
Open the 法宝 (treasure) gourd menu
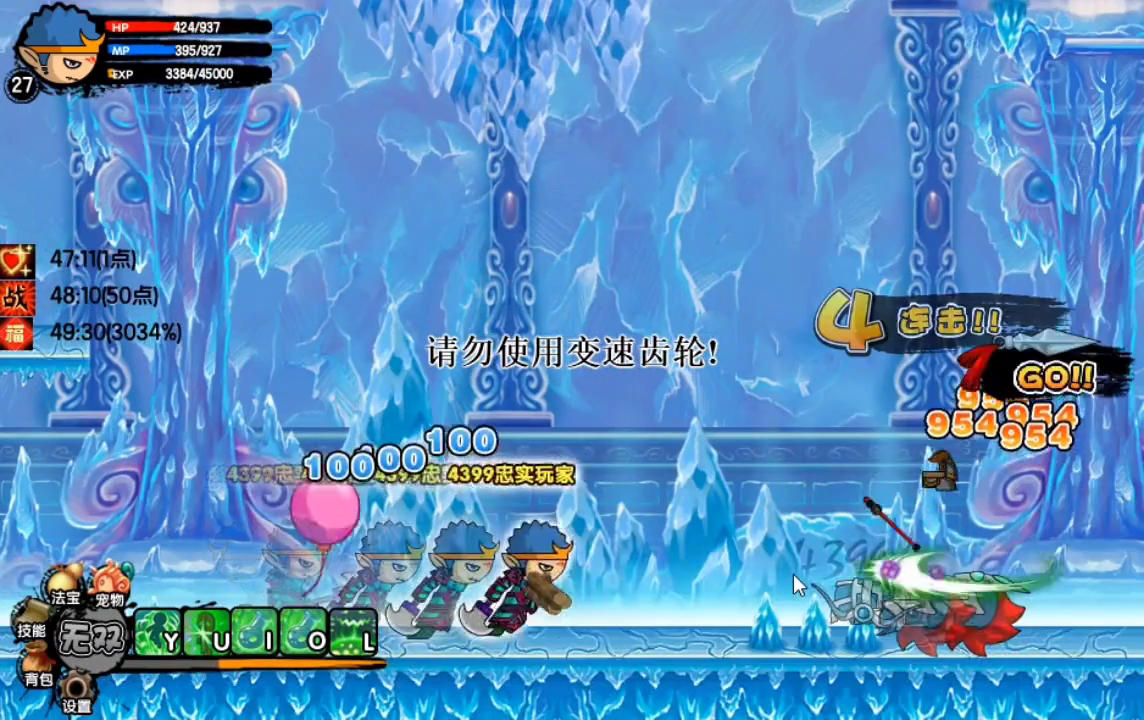(65, 587)
